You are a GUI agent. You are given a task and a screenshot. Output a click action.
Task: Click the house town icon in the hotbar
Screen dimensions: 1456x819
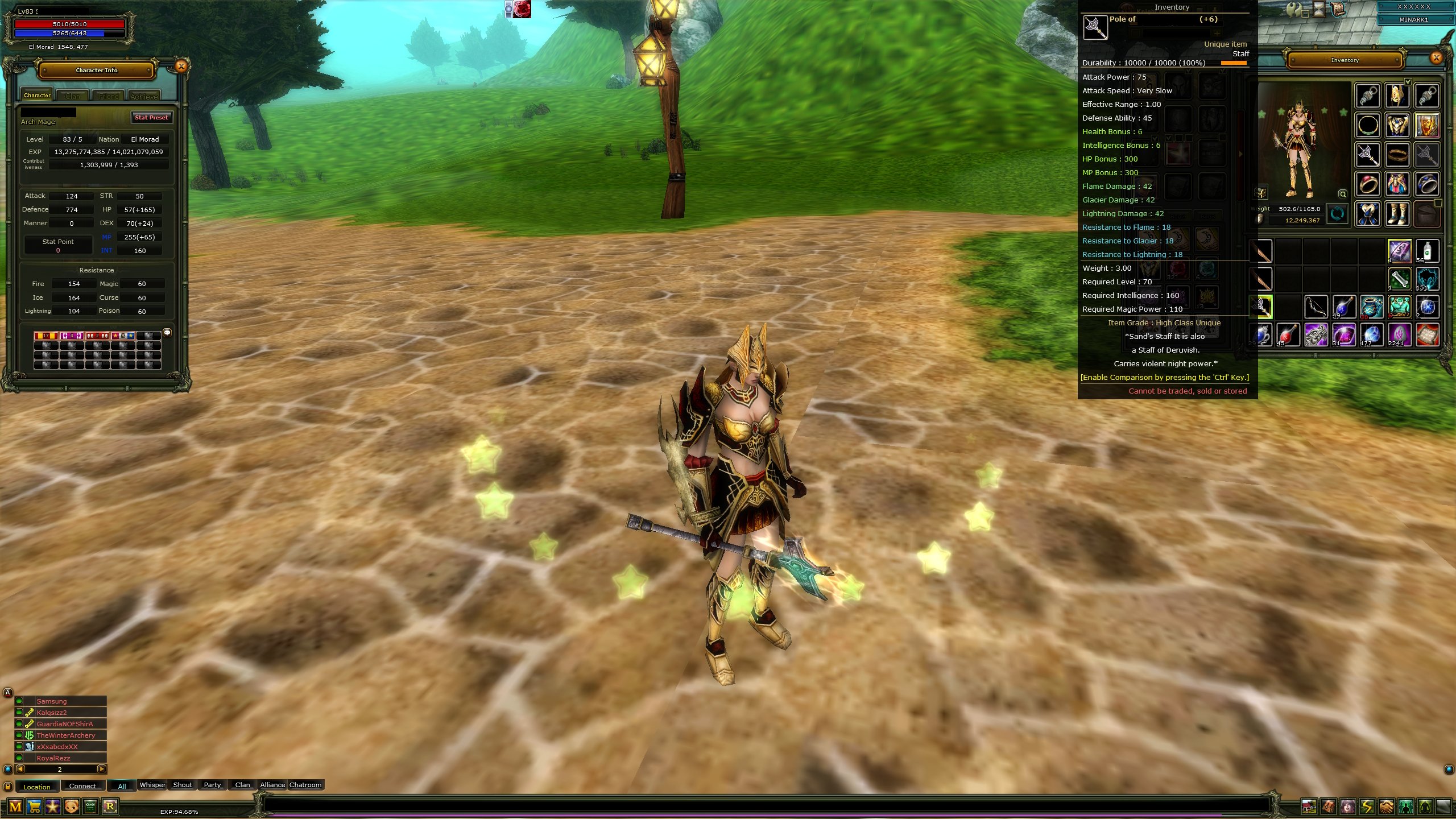click(1309, 806)
